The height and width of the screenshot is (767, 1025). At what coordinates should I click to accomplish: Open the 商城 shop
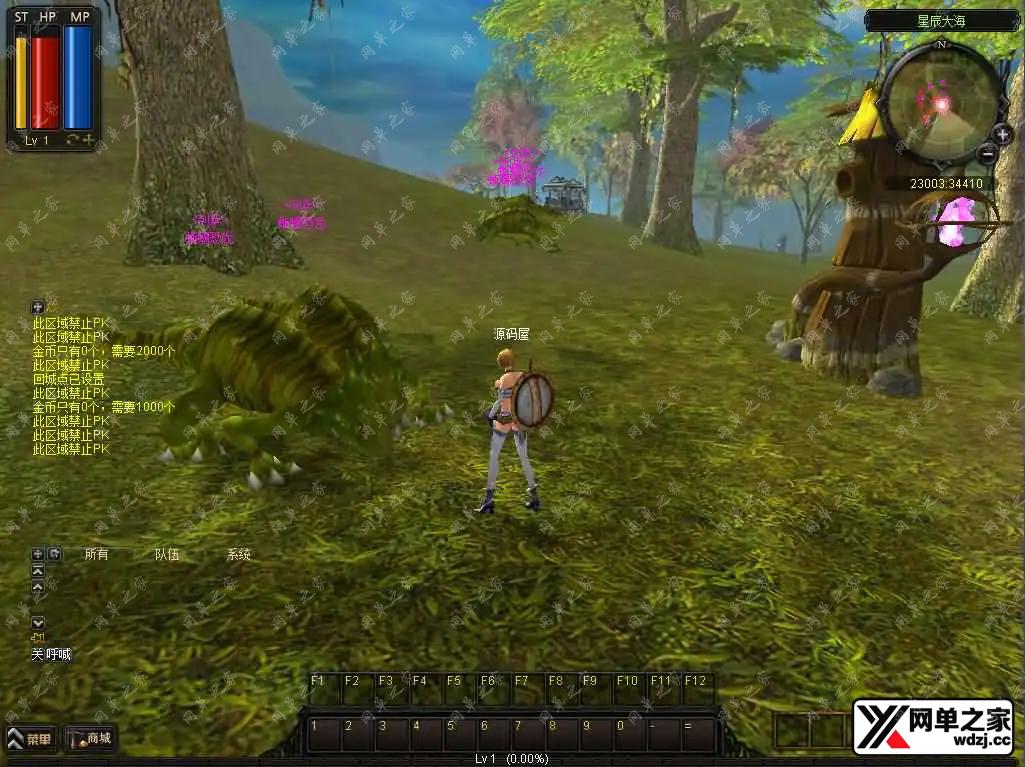pos(91,739)
